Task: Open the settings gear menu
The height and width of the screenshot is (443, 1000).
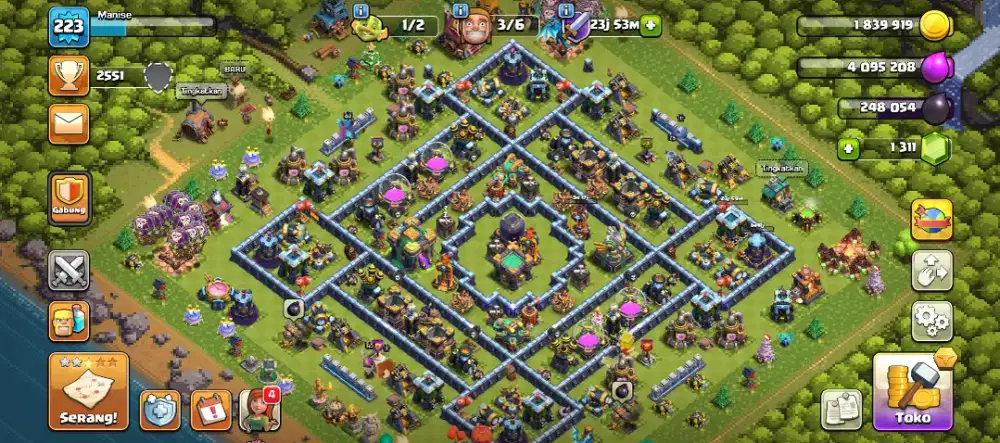Action: point(931,320)
